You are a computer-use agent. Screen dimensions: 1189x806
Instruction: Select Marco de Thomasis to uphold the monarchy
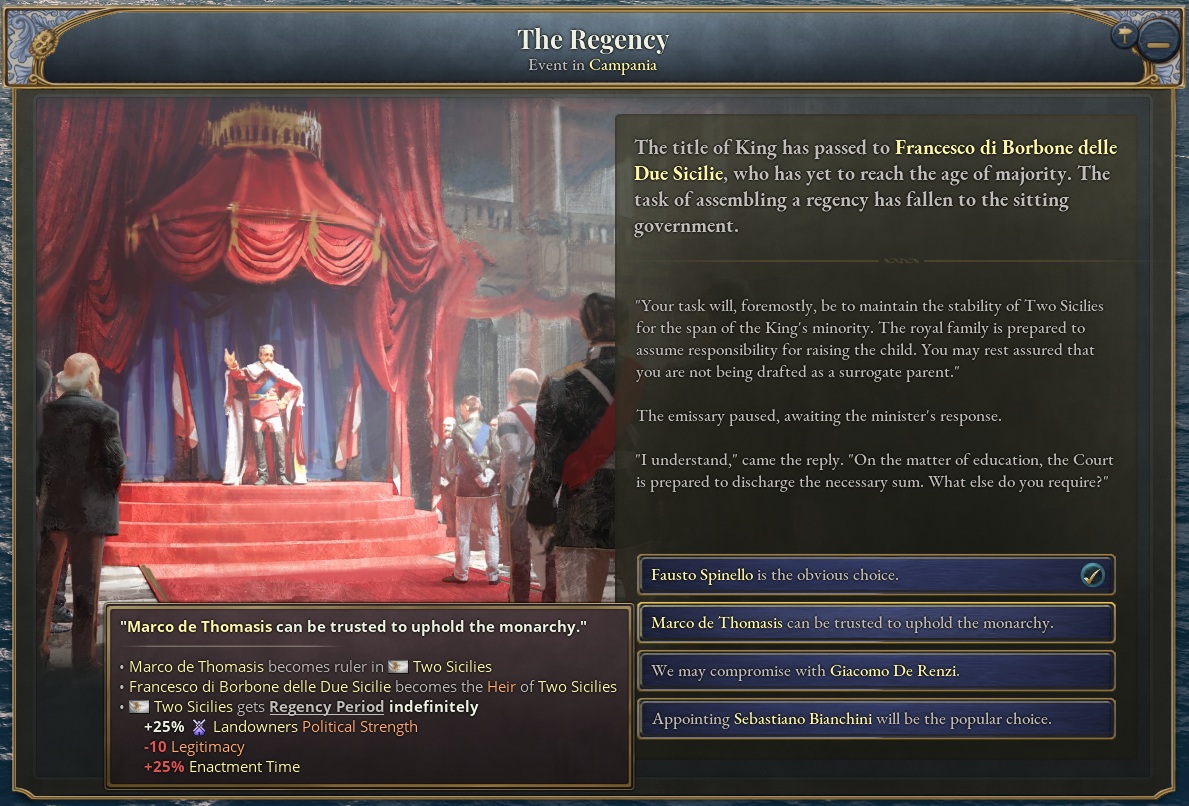[x=875, y=623]
